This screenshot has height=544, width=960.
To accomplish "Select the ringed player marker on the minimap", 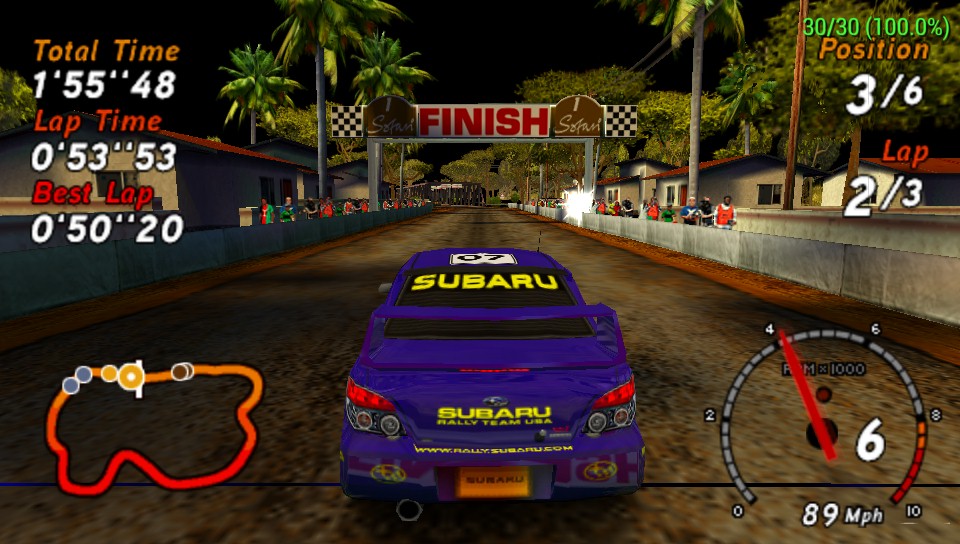I will pos(130,375).
